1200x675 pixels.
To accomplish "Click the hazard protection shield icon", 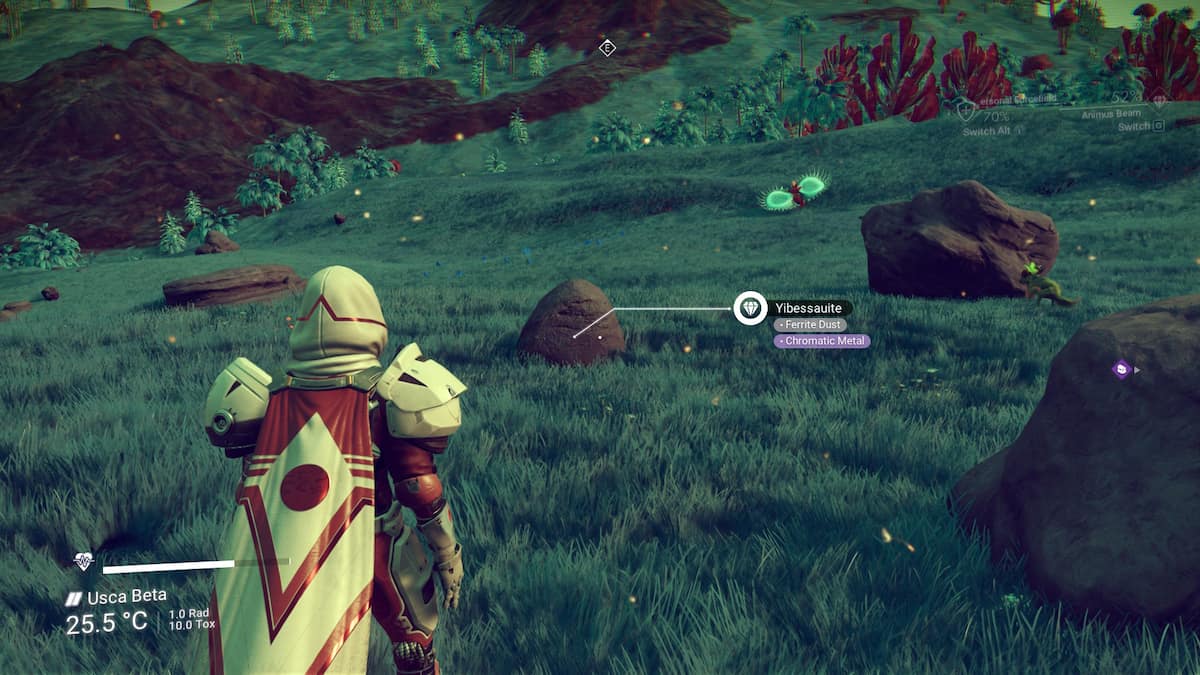I will click(x=84, y=563).
